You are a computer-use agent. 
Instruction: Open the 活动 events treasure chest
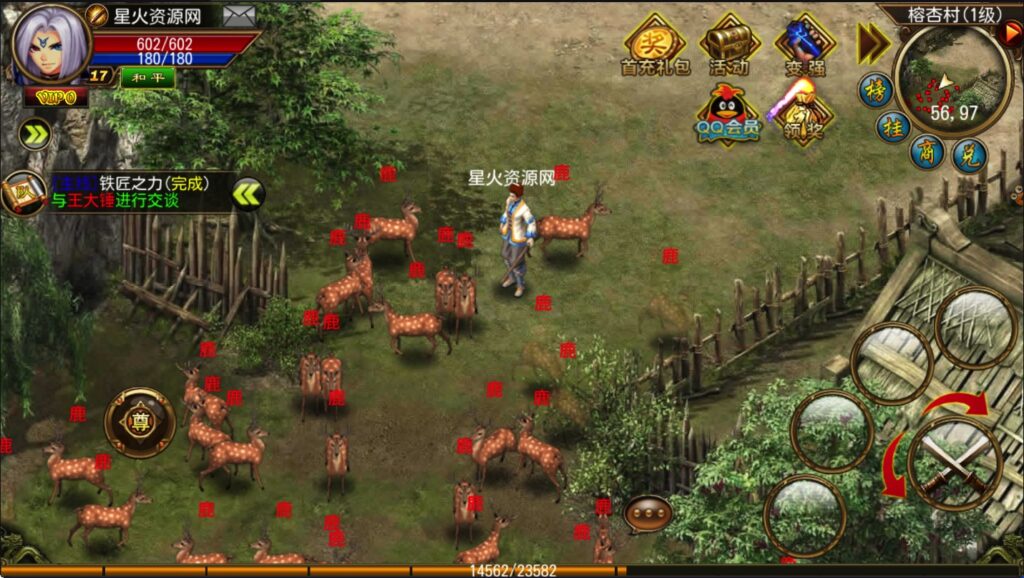pos(729,45)
